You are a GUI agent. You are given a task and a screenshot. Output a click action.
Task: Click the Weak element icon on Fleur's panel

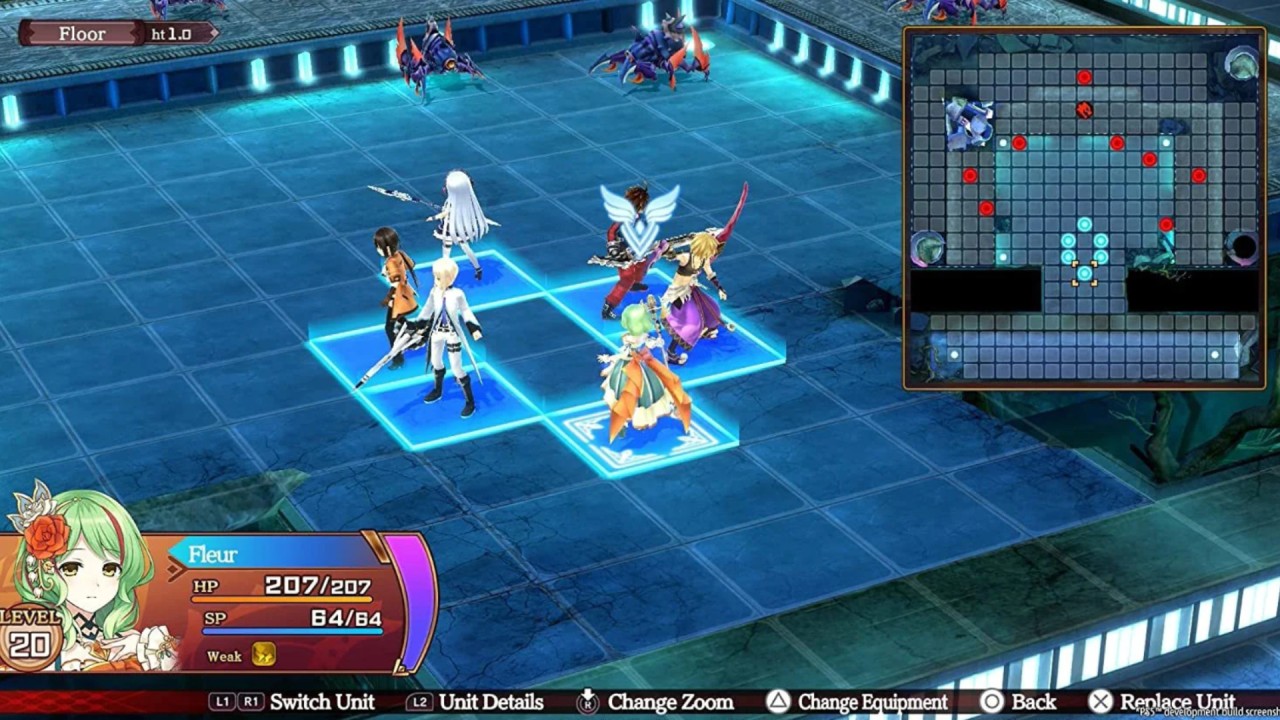pos(264,655)
